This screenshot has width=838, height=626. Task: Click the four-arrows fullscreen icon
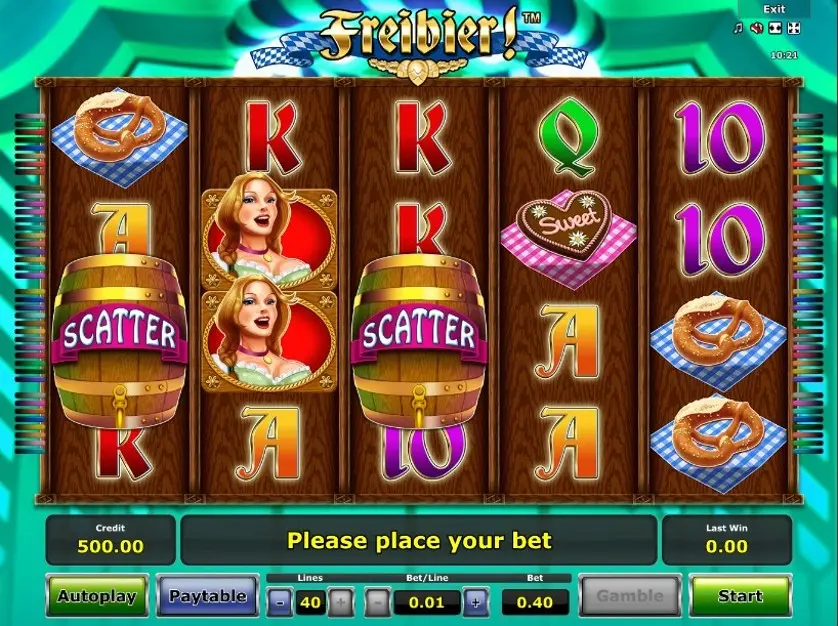pos(794,28)
